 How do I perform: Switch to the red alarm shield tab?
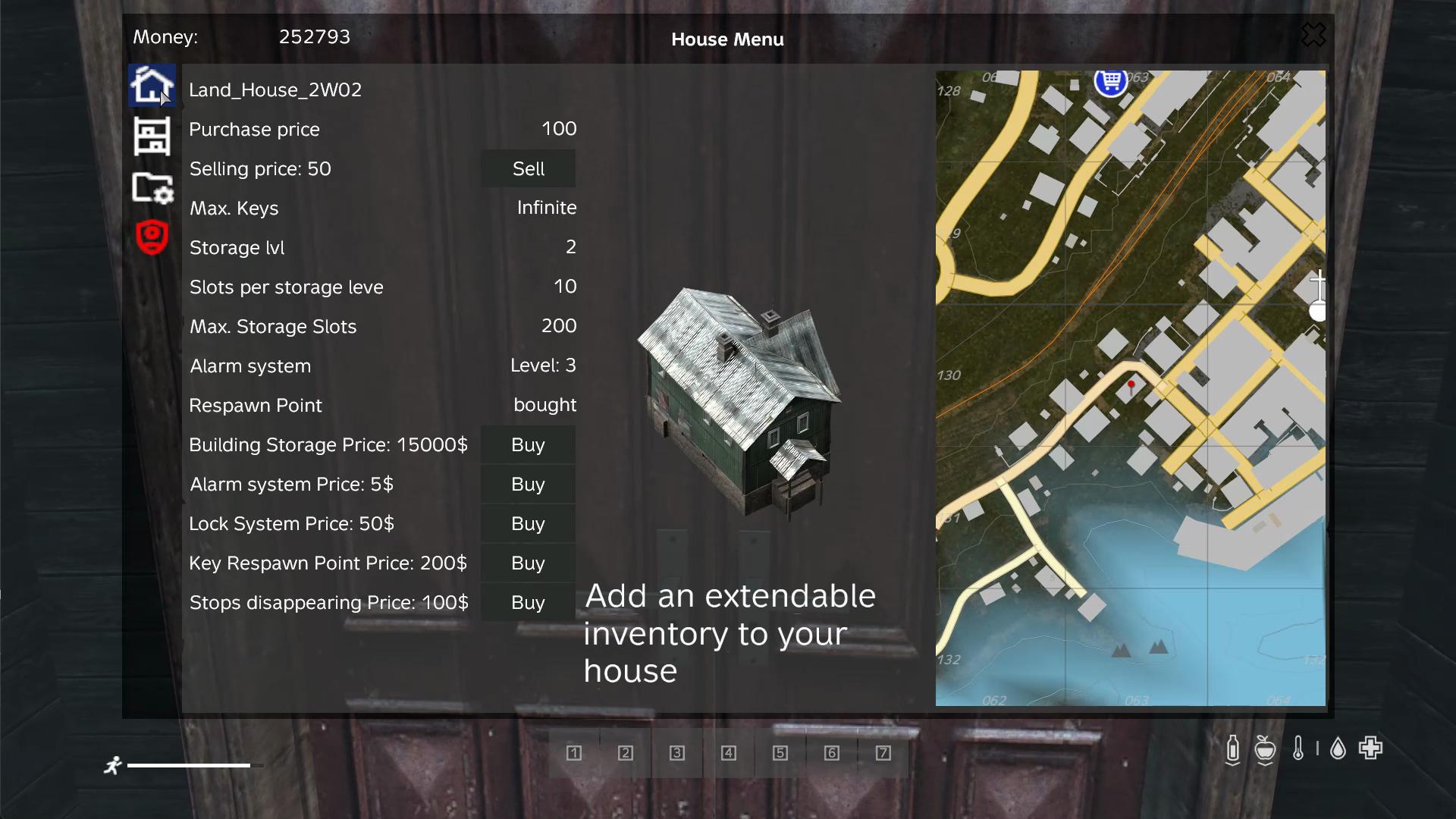(152, 237)
